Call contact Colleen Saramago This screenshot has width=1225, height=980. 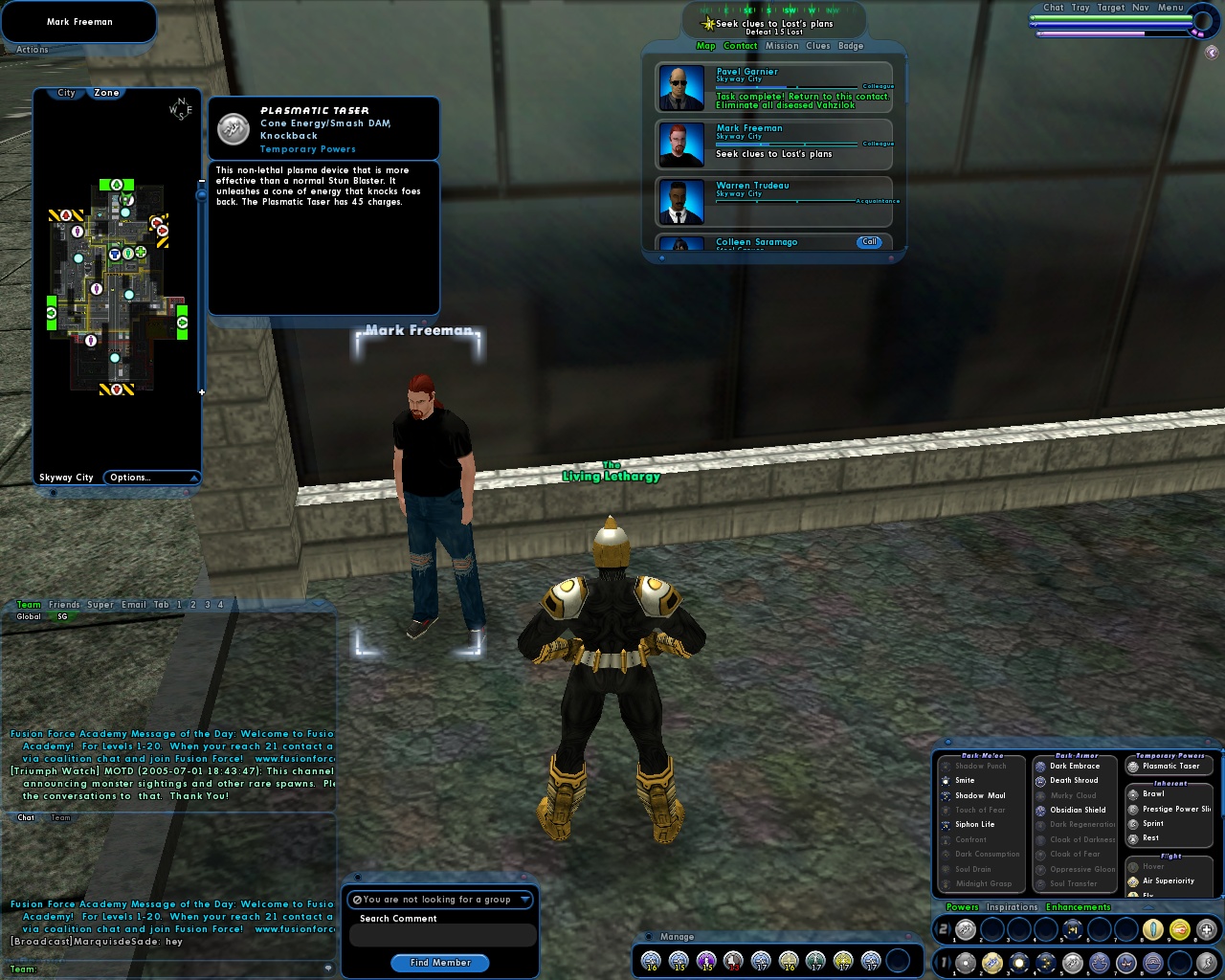(869, 242)
